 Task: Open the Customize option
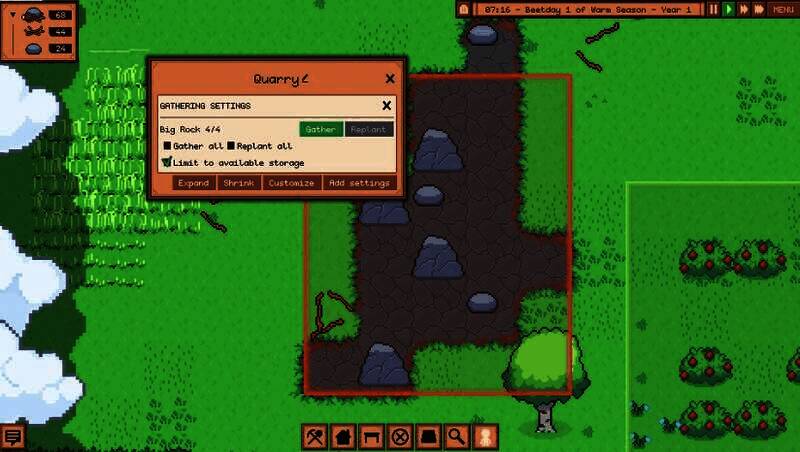coord(292,183)
